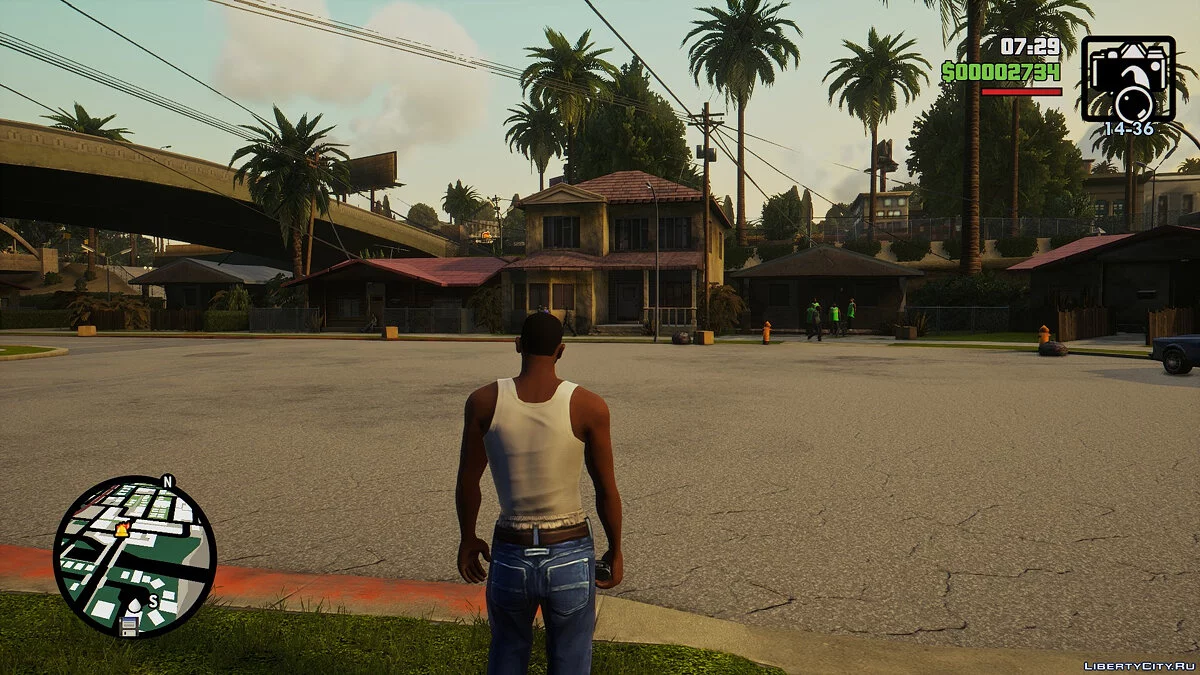The height and width of the screenshot is (675, 1200).
Task: Click the S blip on the minimap
Action: [x=153, y=601]
